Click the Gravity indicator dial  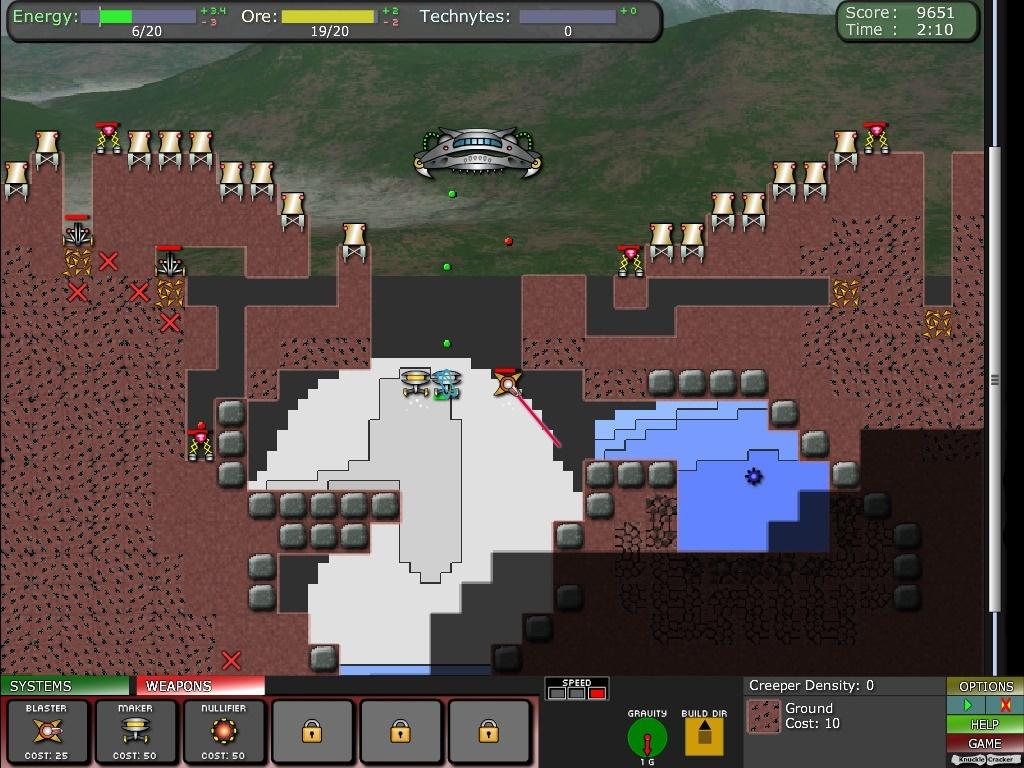coord(647,738)
